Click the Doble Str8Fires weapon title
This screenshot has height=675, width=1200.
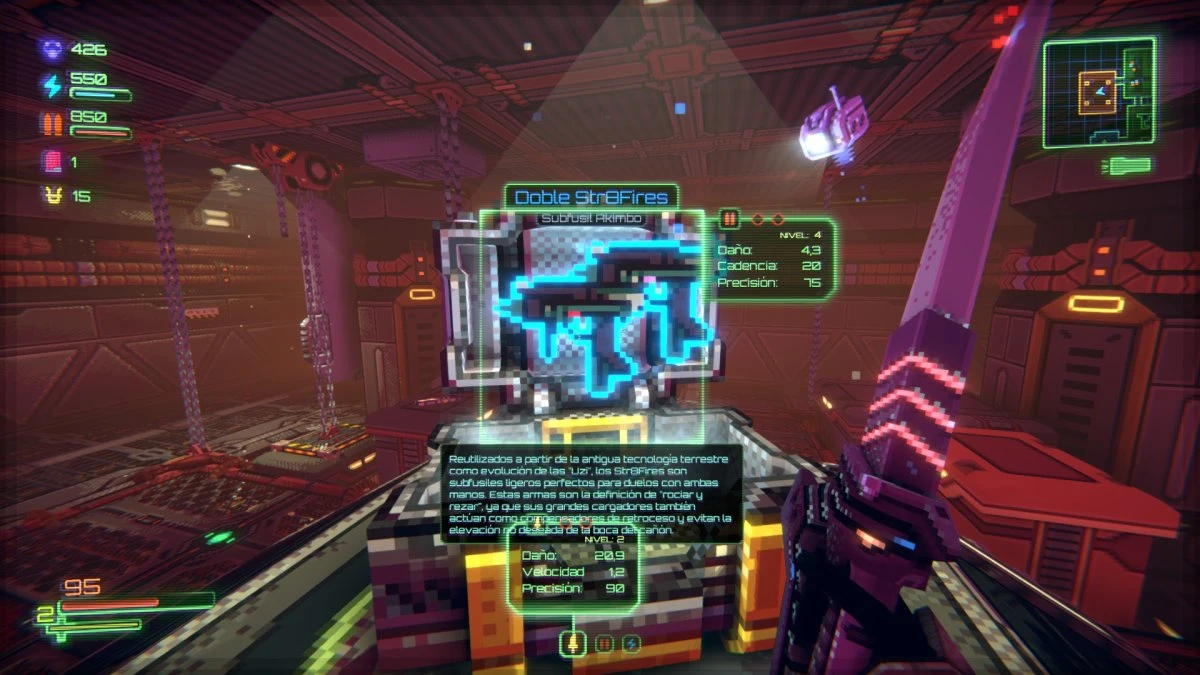point(591,196)
